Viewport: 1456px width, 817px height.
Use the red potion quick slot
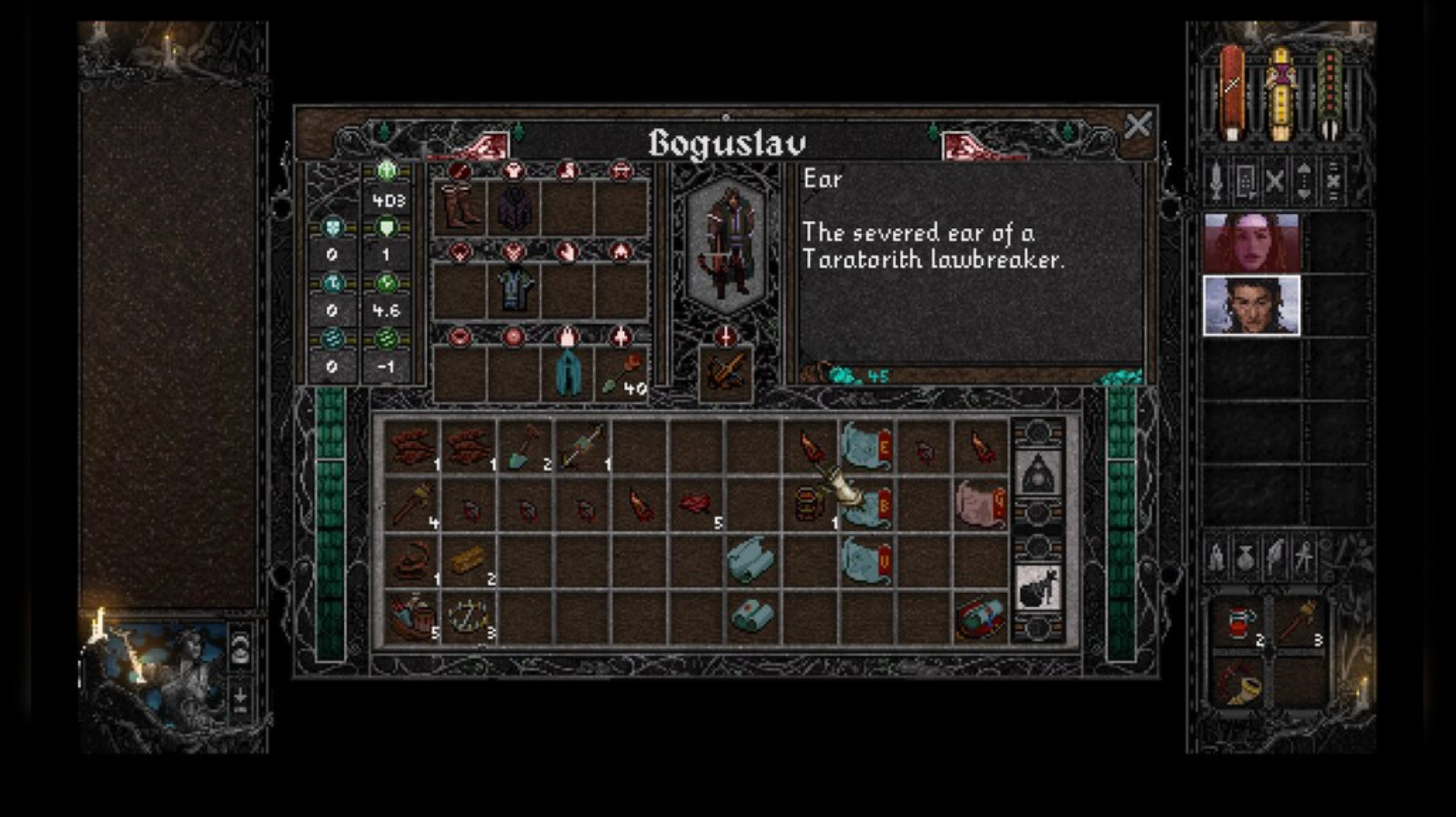[x=1238, y=624]
